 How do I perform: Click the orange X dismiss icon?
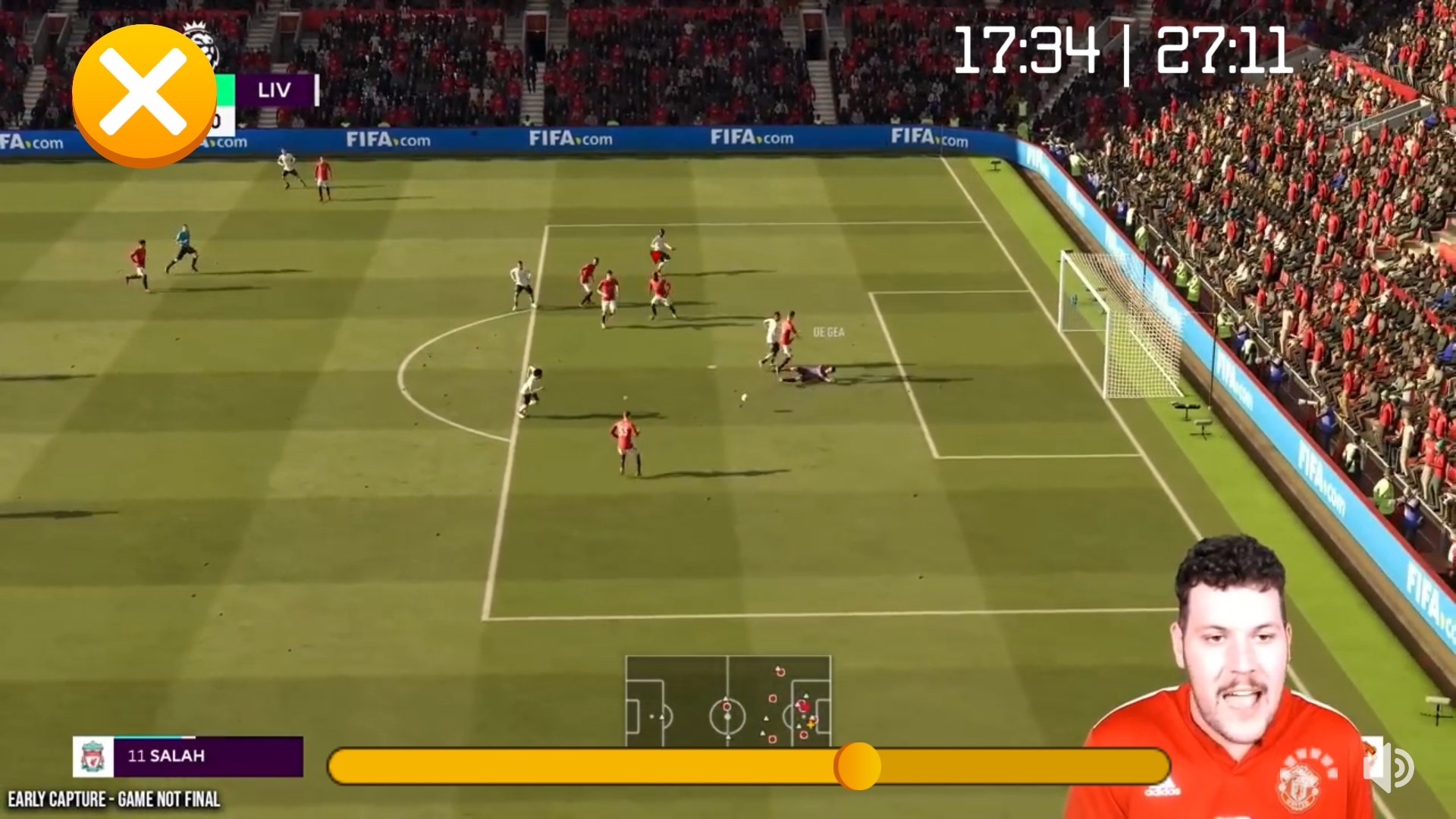point(144,91)
